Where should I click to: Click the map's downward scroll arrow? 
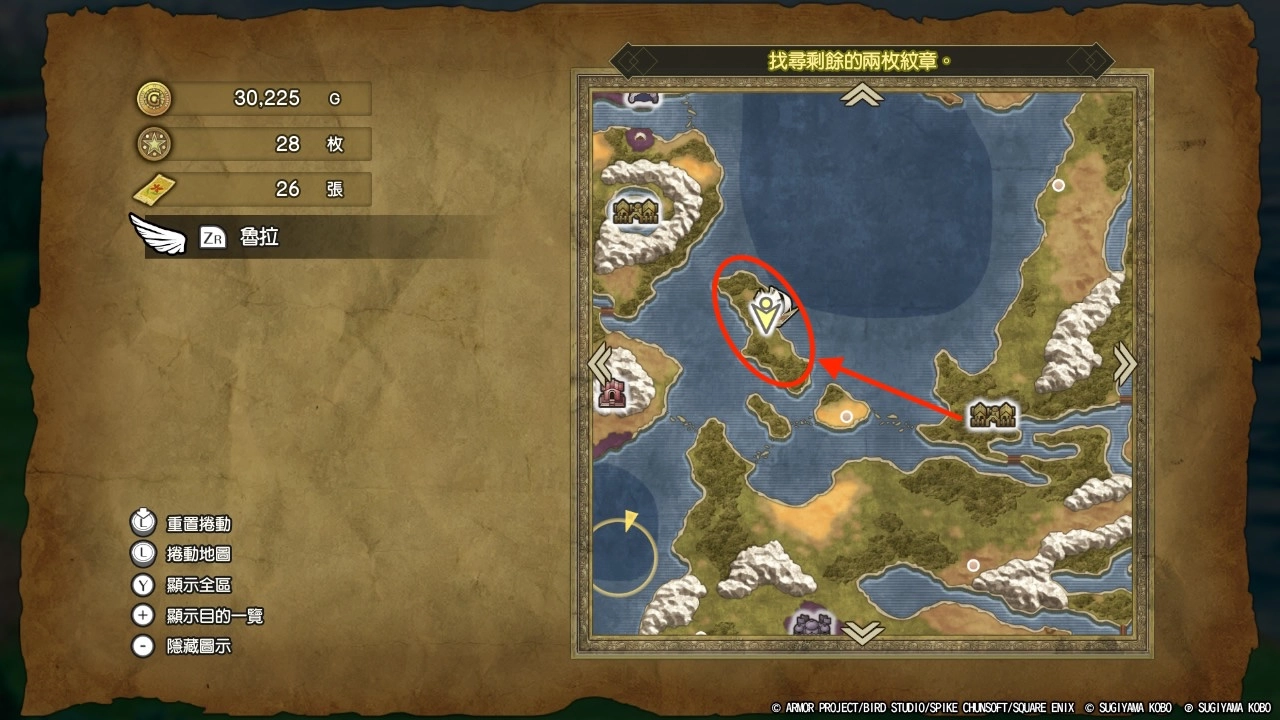click(861, 632)
